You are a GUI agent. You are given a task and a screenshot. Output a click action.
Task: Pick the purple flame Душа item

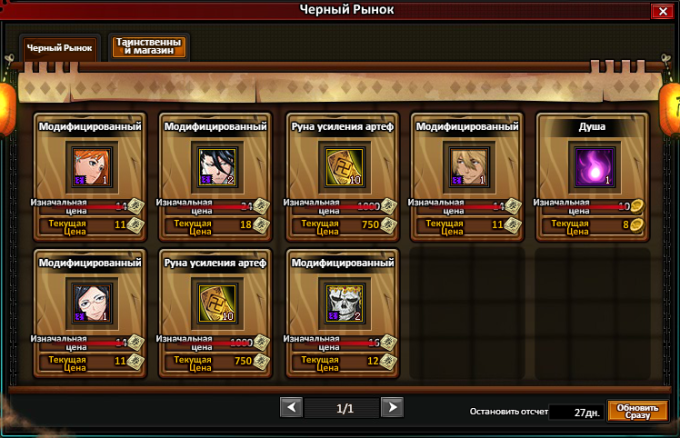point(591,163)
